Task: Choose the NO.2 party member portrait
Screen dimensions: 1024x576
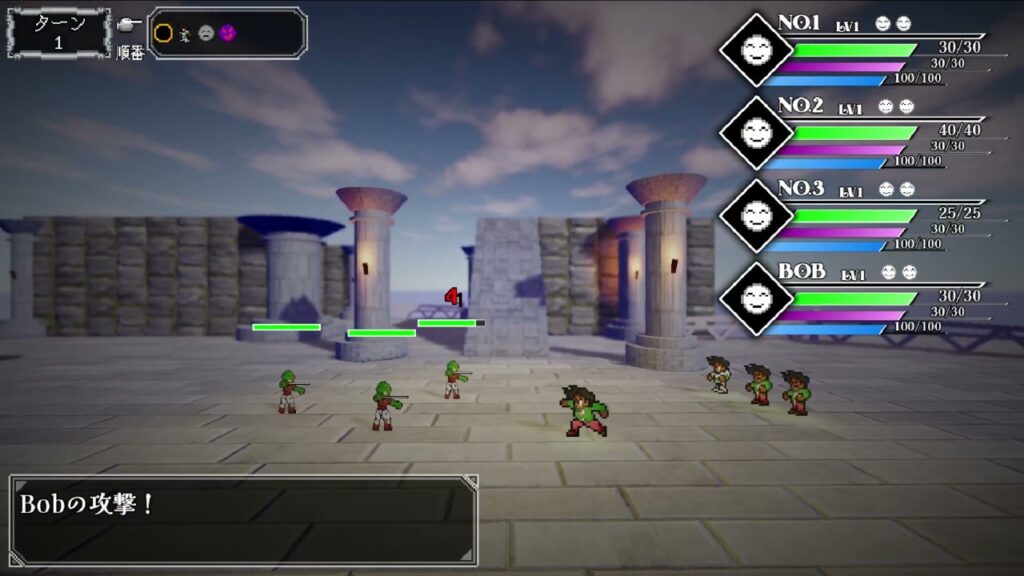Action: [x=756, y=132]
